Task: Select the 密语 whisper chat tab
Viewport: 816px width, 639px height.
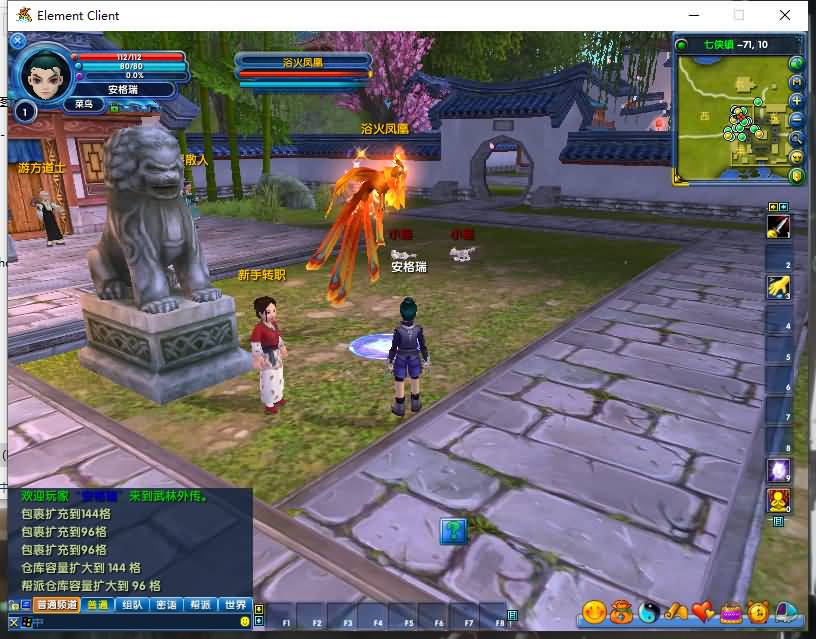Action: tap(166, 605)
